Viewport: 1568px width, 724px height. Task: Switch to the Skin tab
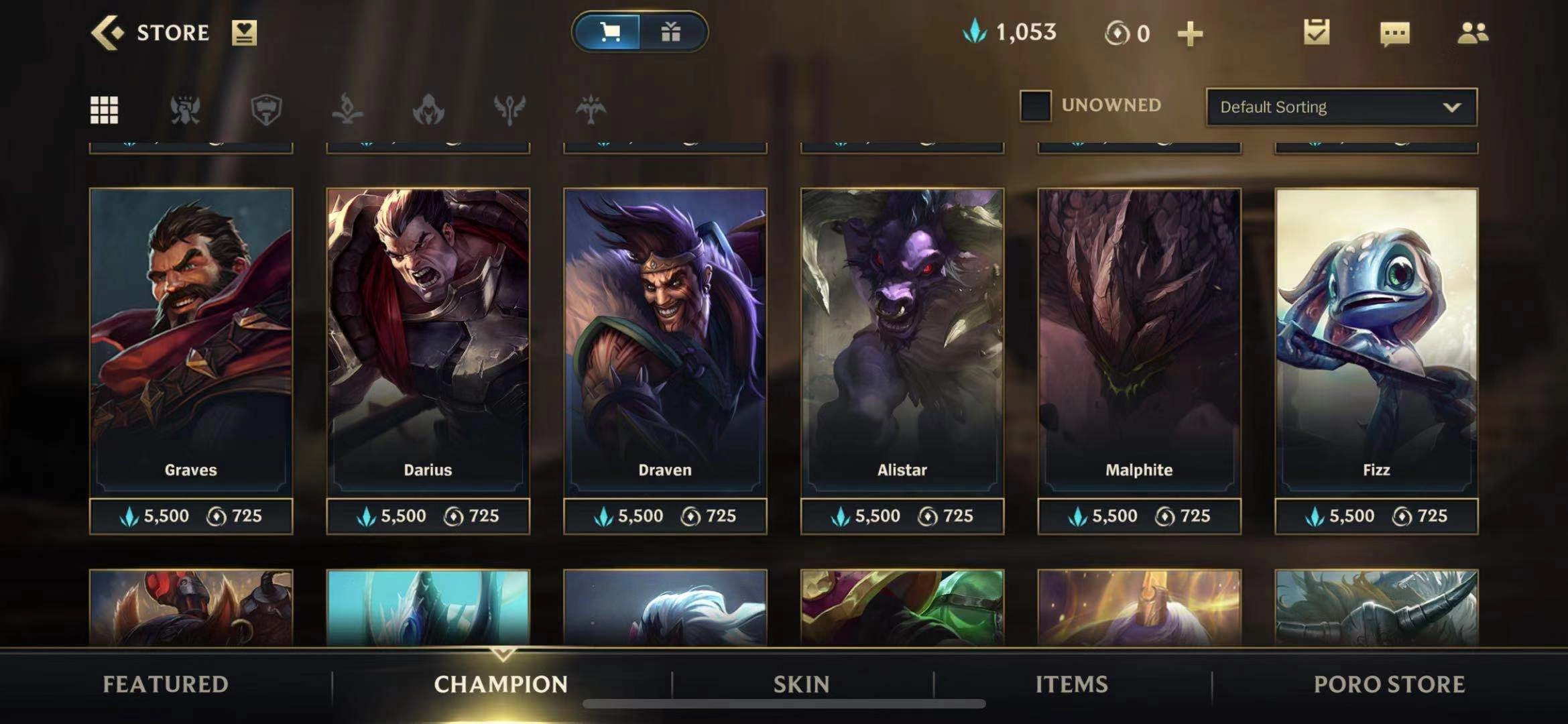[801, 684]
